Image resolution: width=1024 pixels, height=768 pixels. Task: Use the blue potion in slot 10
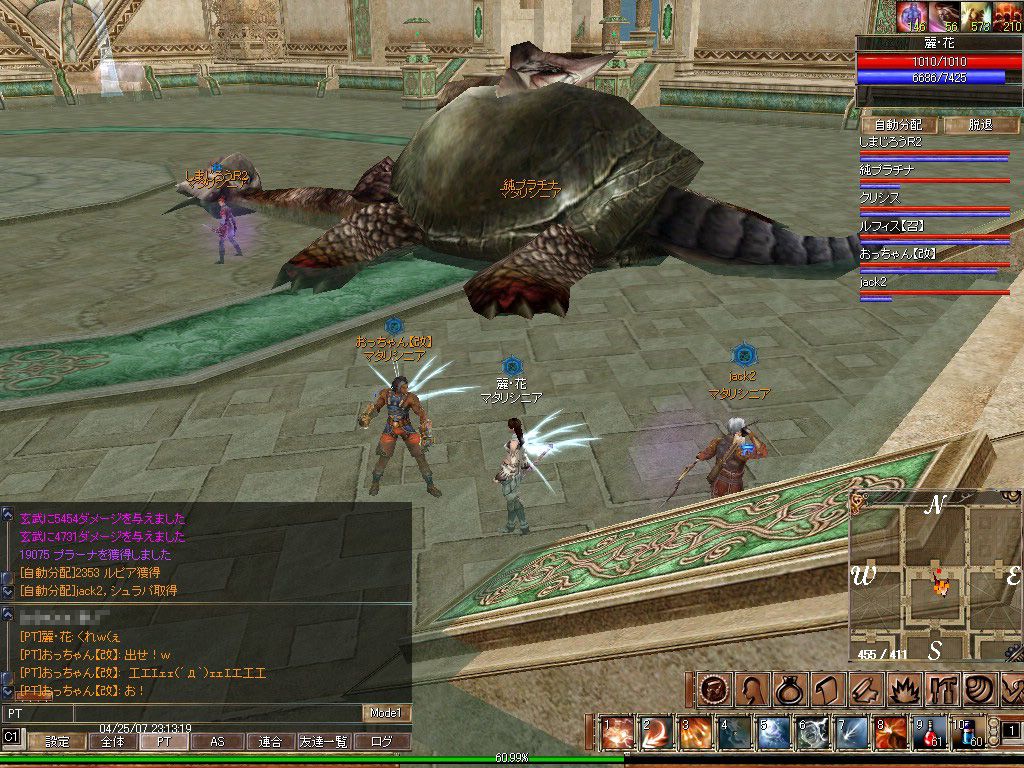coord(968,734)
